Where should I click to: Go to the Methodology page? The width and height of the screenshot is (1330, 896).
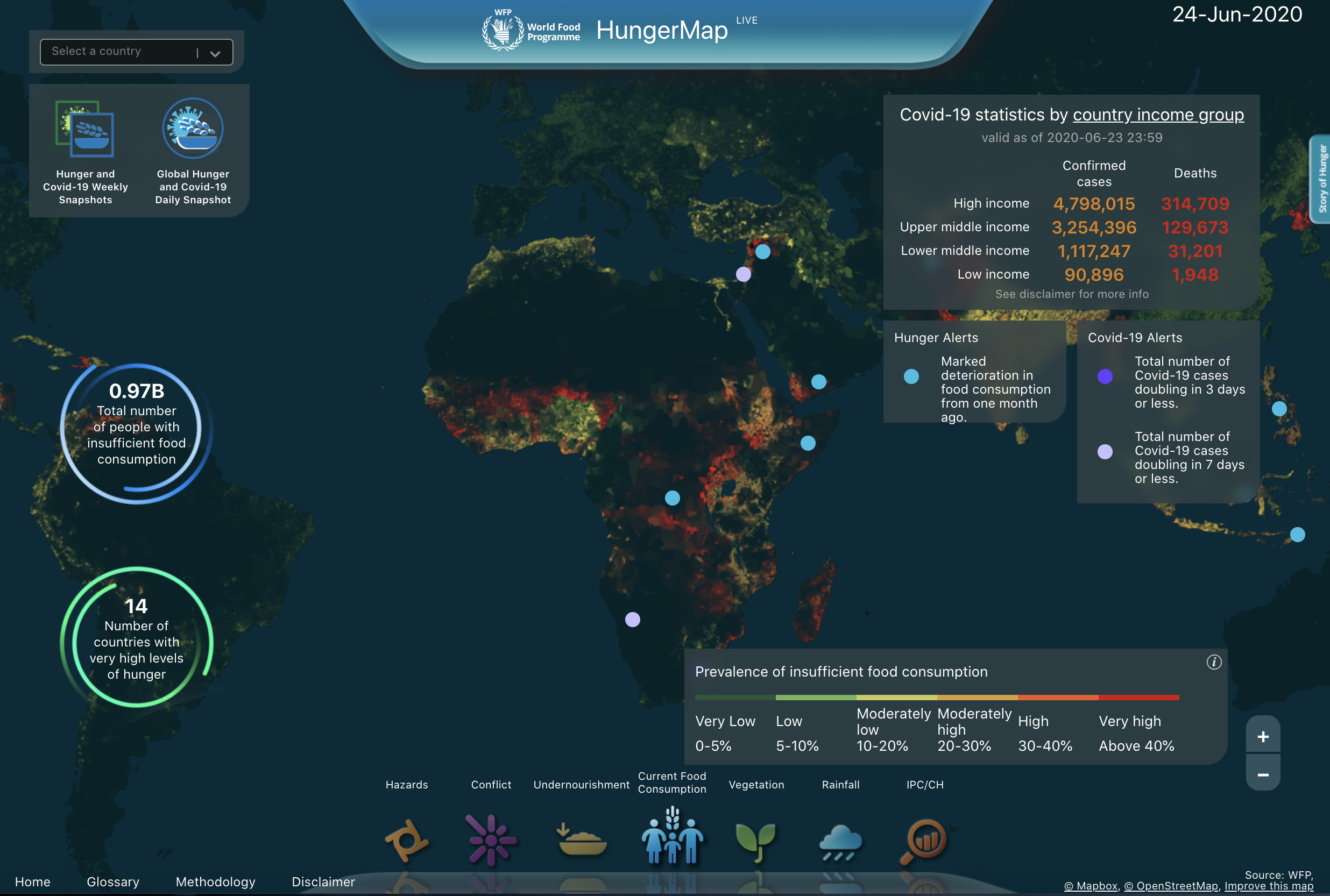pyautogui.click(x=215, y=881)
